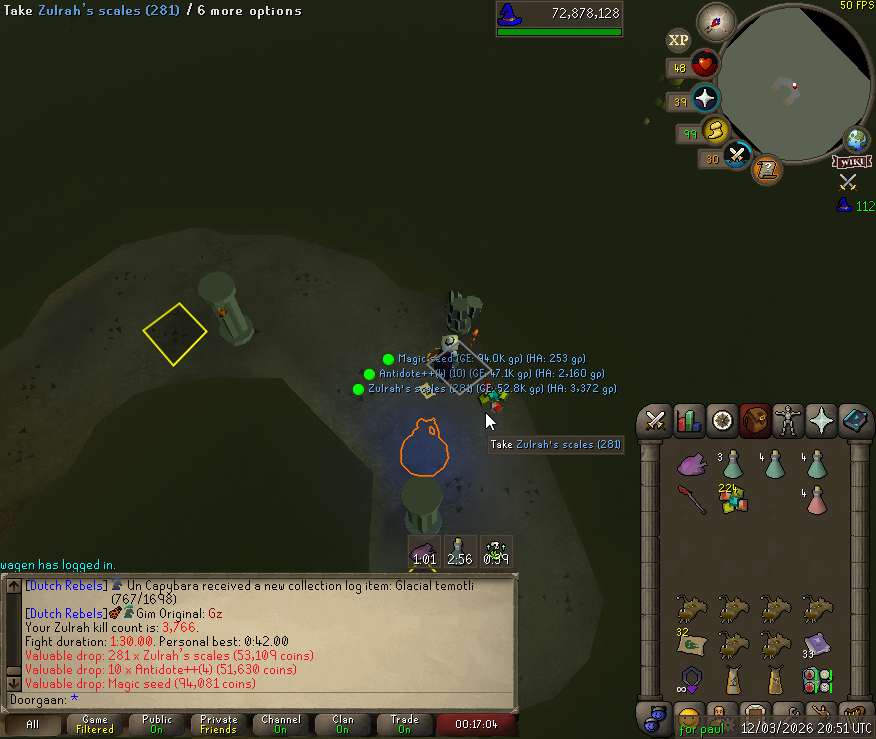Image resolution: width=876 pixels, height=739 pixels.
Task: Show the Worn Equipment tab
Action: pos(788,421)
